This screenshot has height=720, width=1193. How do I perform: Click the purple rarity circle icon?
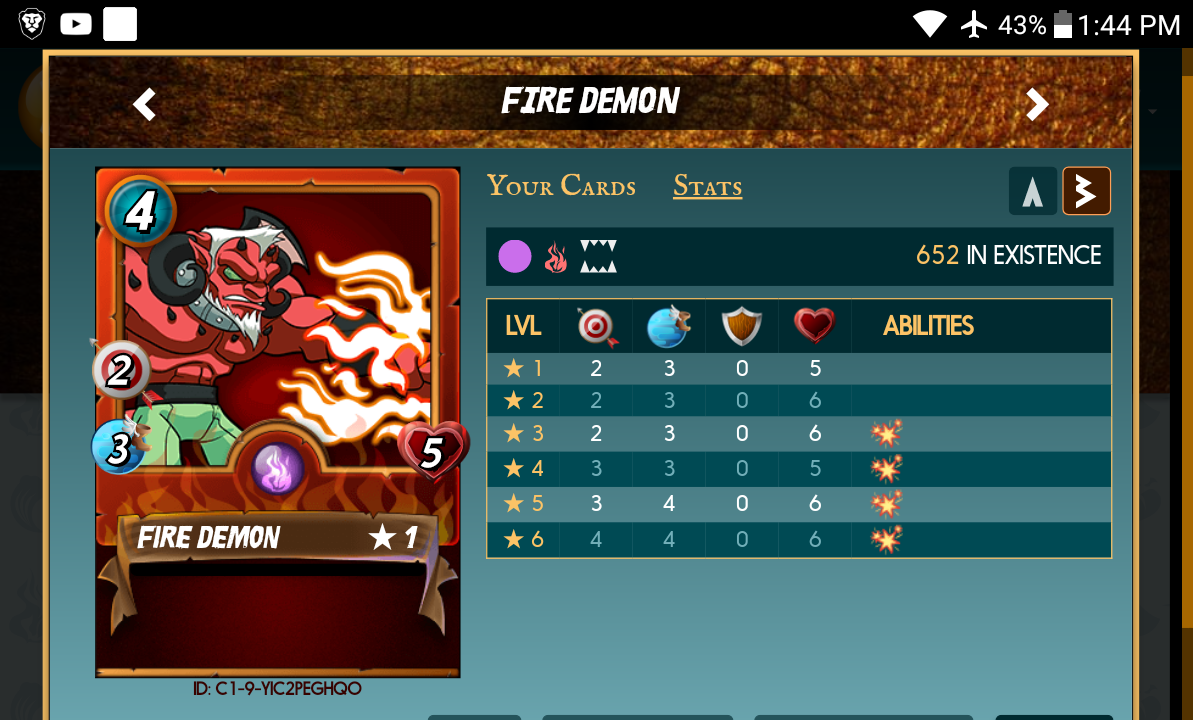[514, 257]
